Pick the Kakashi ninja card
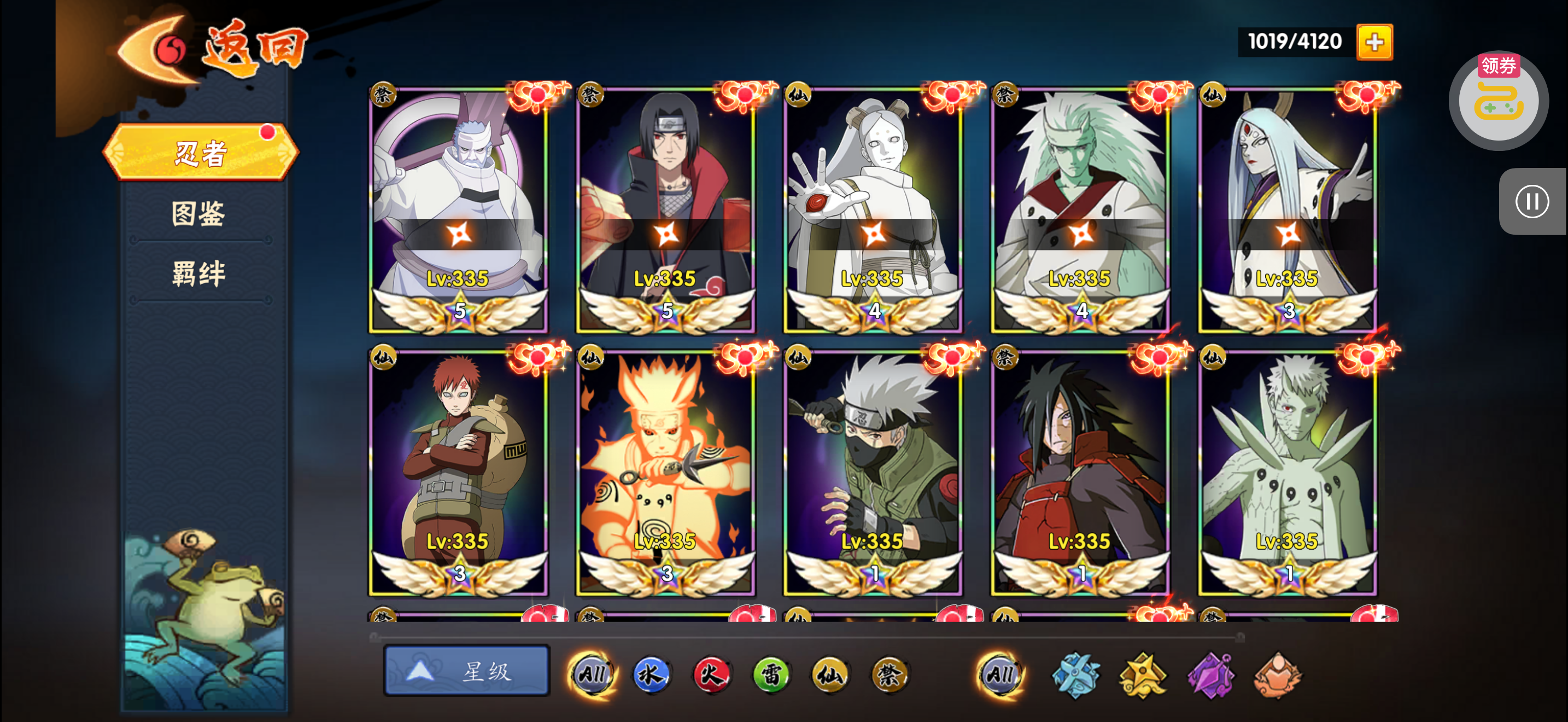 tap(873, 473)
